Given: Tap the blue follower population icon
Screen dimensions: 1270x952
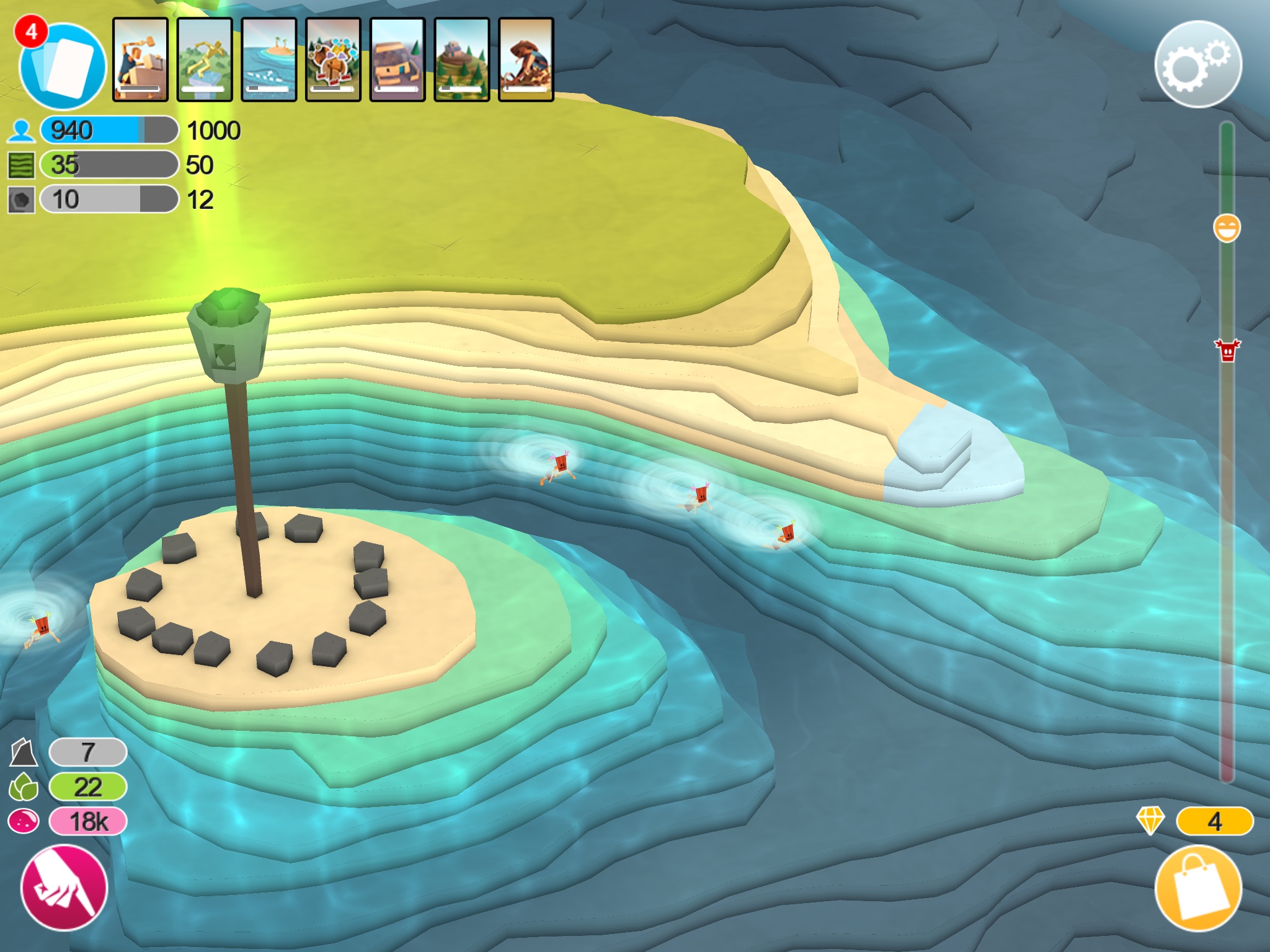Looking at the screenshot, I should point(21,131).
